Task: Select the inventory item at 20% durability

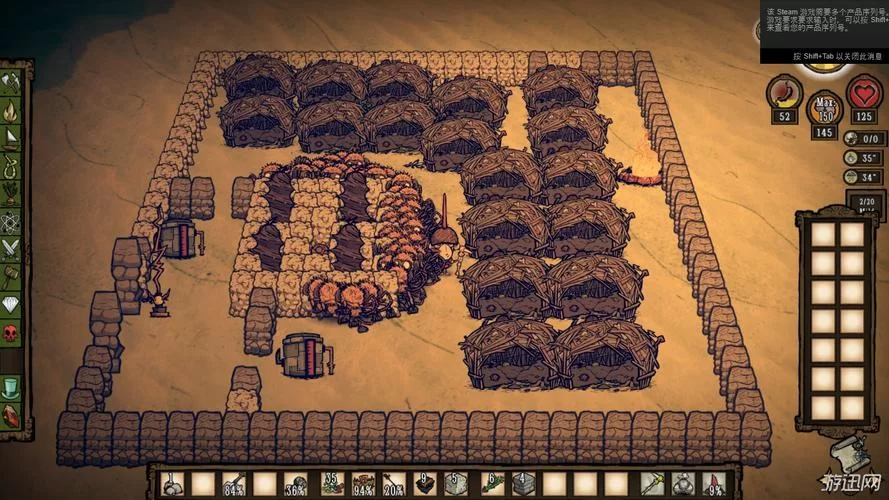Action: 394,485
